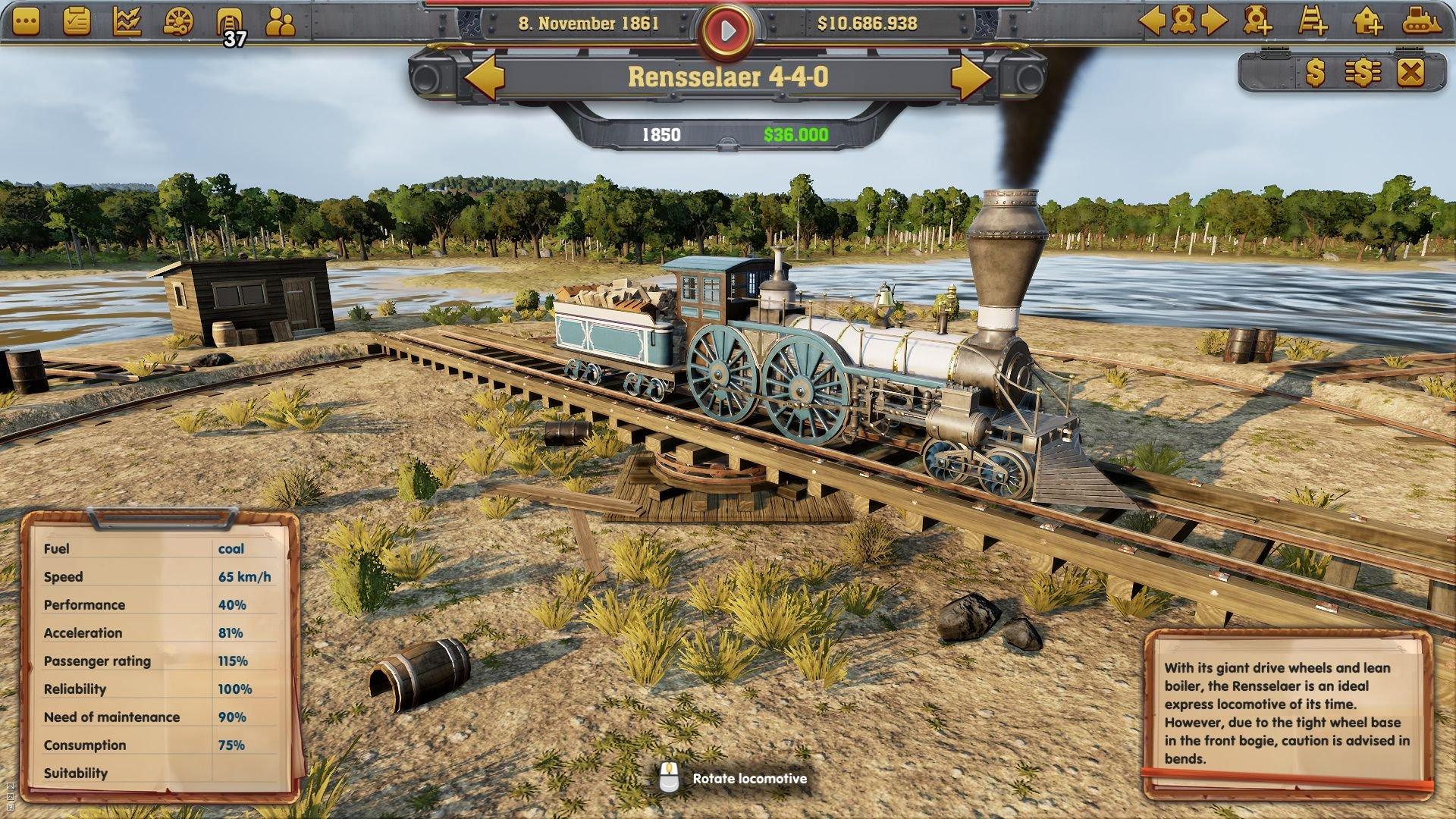
Task: Click the Rensselaer 4-4-0 title banner
Action: pyautogui.click(x=728, y=75)
